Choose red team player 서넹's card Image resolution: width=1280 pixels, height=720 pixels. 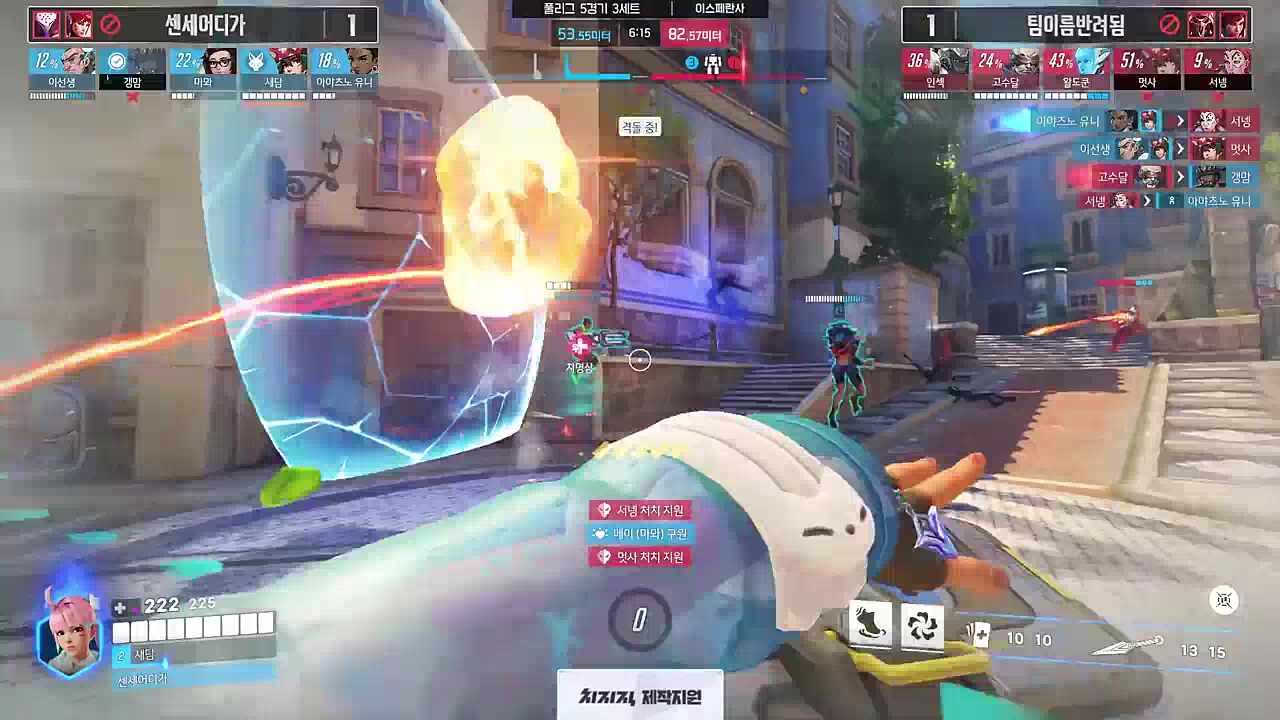(x=1217, y=70)
